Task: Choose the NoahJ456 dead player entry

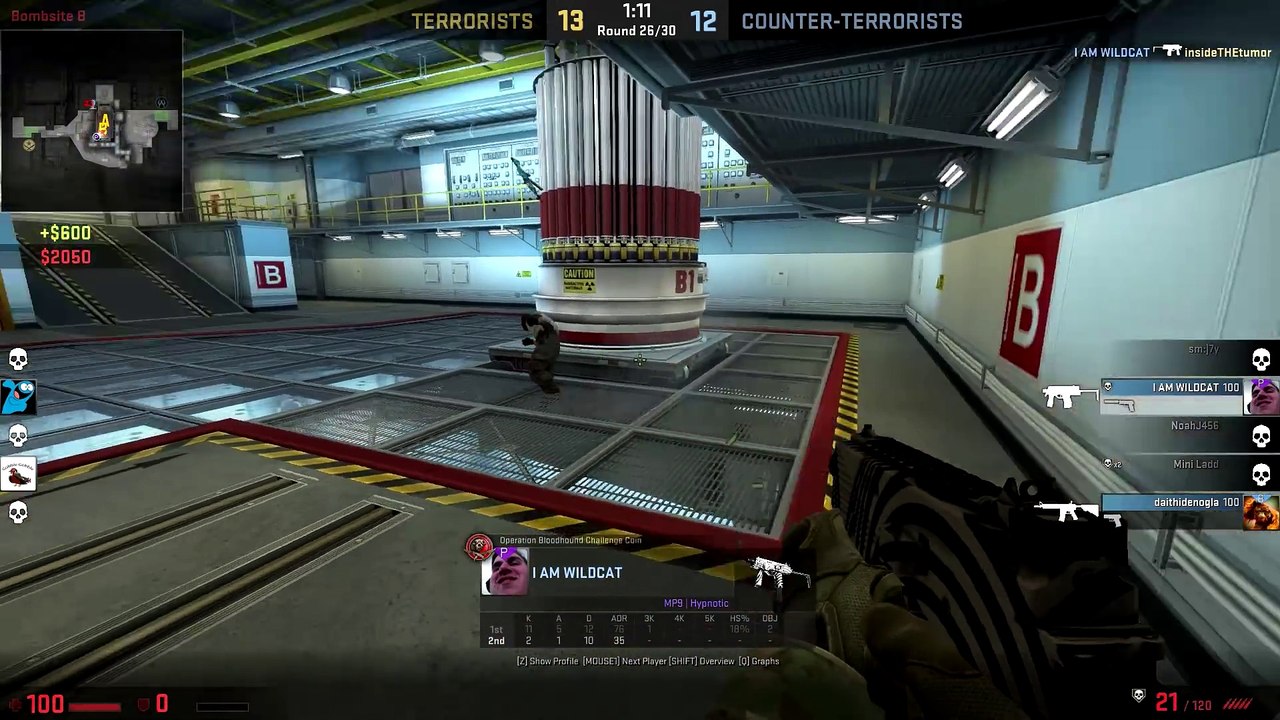Action: point(1194,426)
